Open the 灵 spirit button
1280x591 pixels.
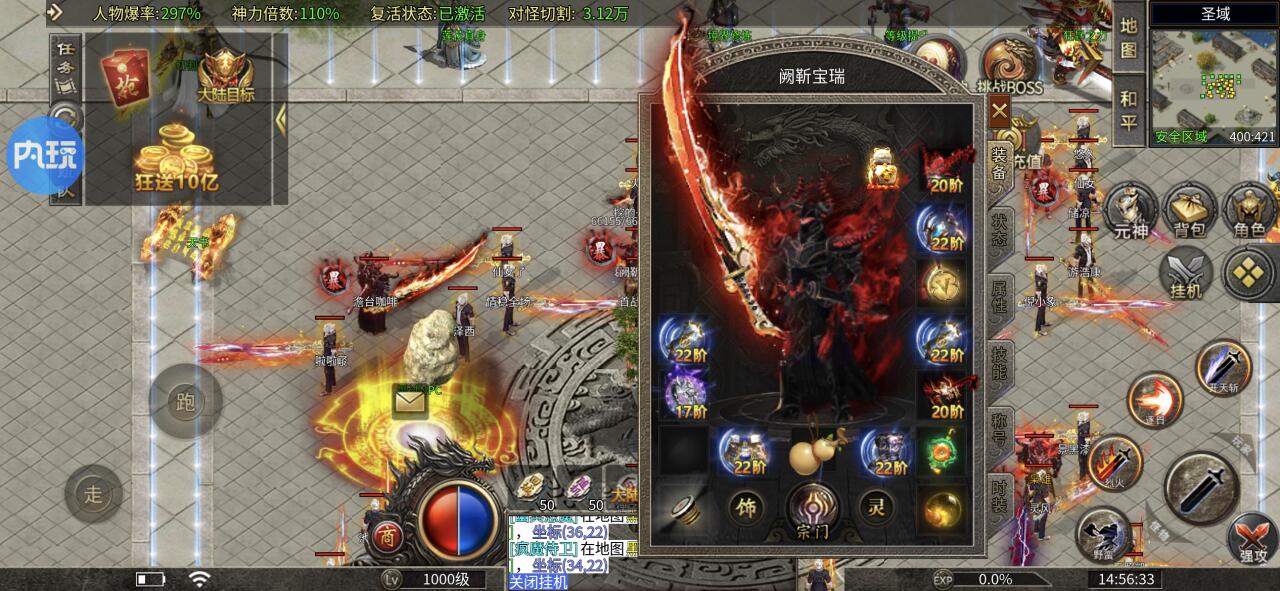coord(876,508)
